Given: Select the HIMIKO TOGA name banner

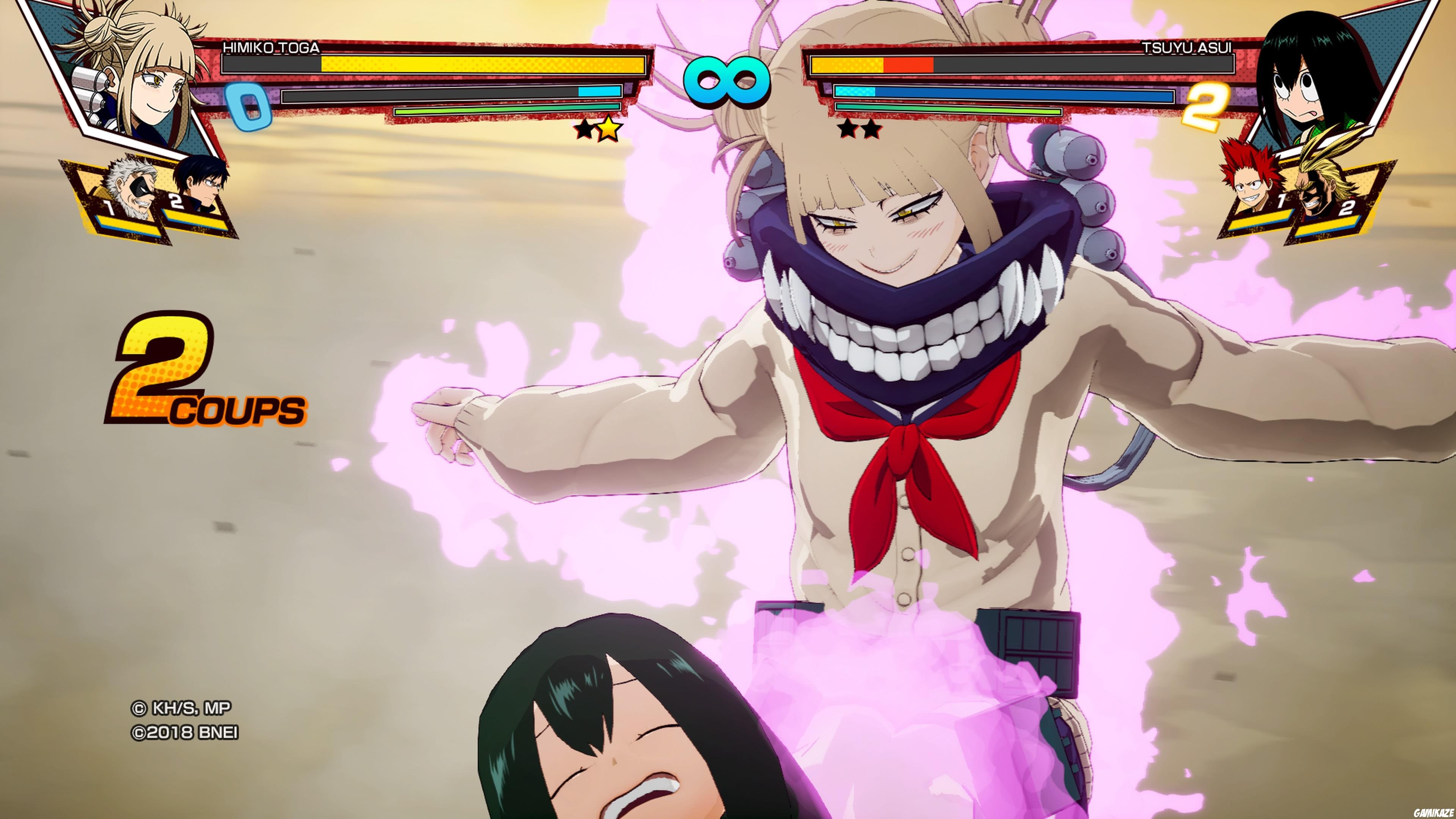Looking at the screenshot, I should point(271,48).
